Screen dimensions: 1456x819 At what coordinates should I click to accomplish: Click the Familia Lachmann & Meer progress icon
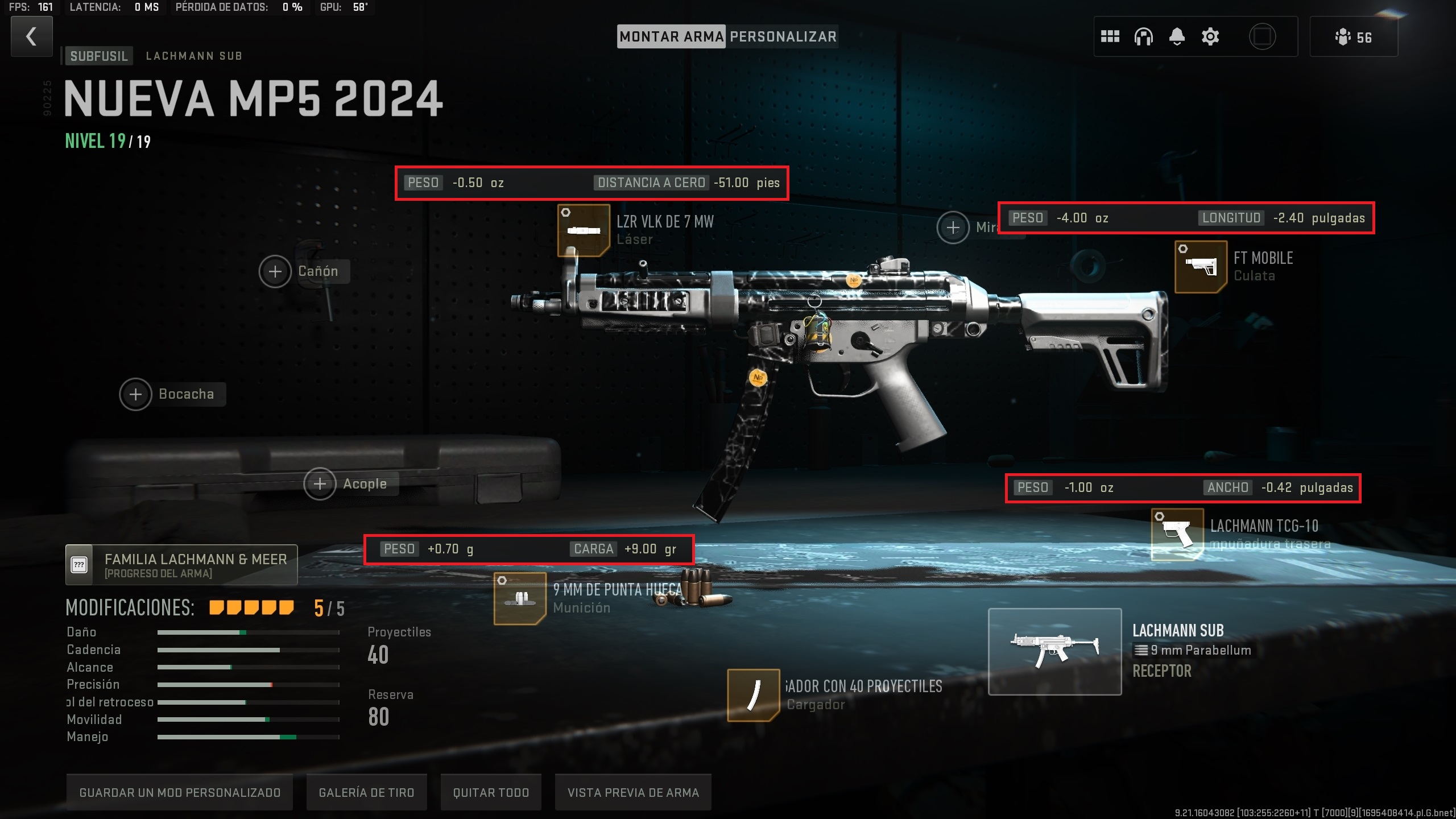[80, 564]
